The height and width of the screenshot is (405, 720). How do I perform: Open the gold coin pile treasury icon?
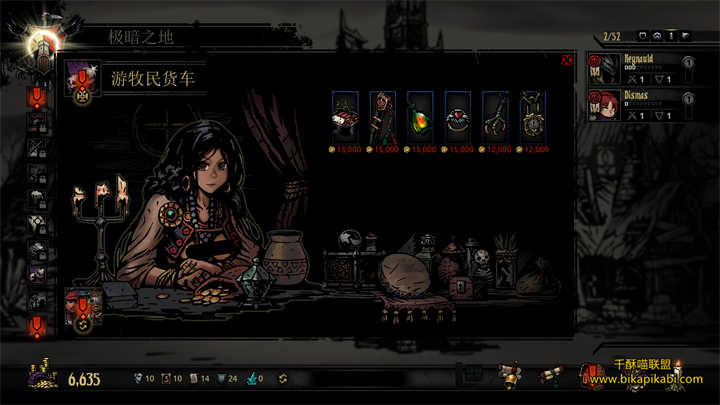point(44,377)
